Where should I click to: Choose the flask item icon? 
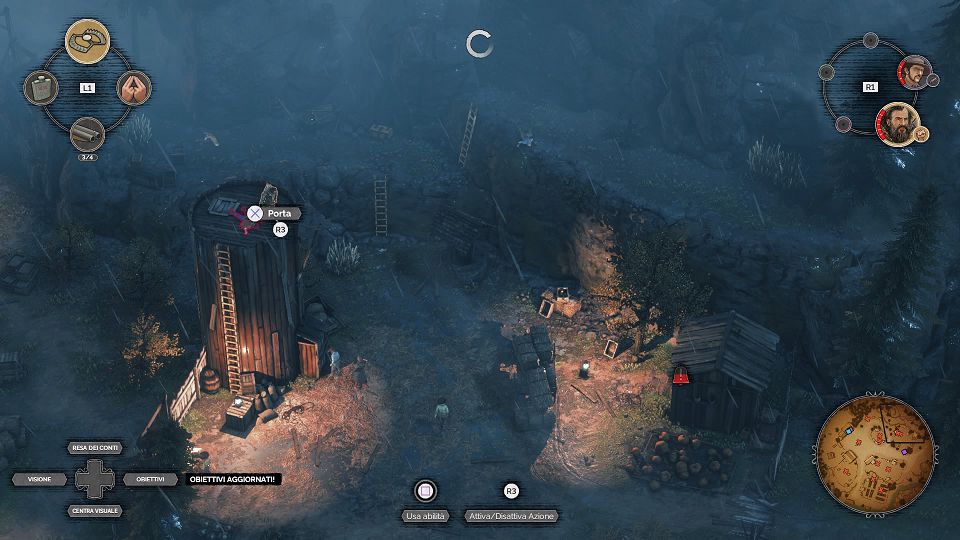(x=41, y=88)
